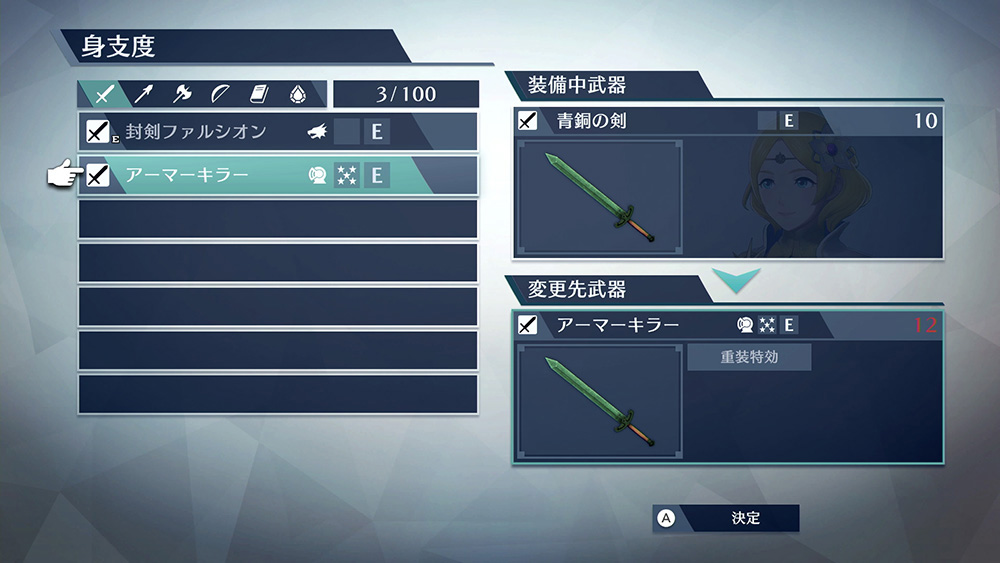Switch to the lance weapon tab
Image resolution: width=1000 pixels, height=563 pixels.
143,94
